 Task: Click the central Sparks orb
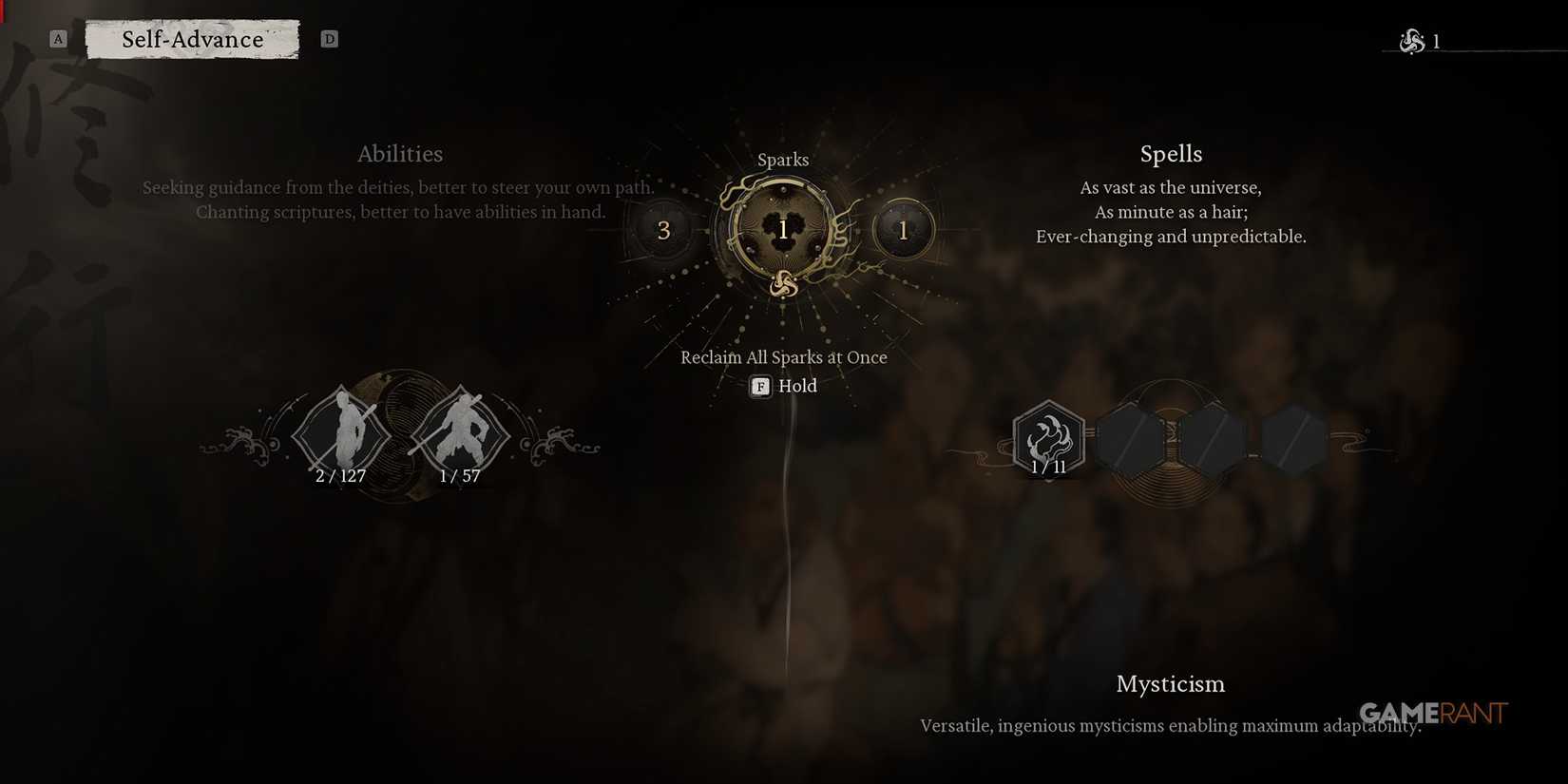[x=782, y=228]
